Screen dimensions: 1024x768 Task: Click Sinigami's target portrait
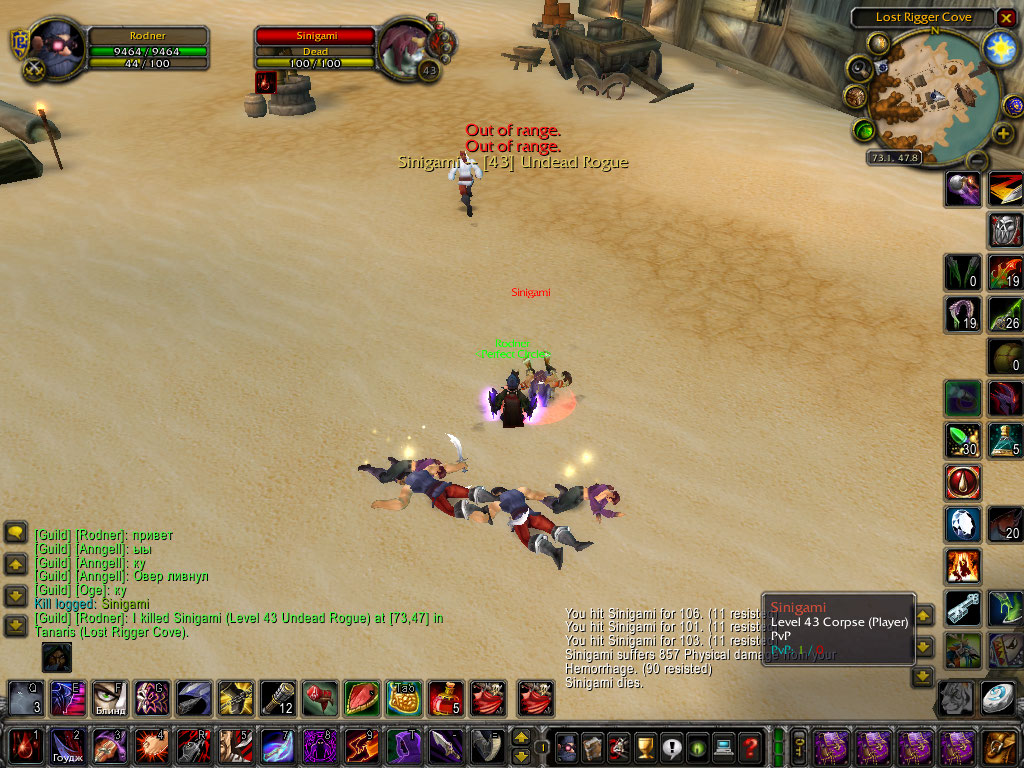point(407,48)
